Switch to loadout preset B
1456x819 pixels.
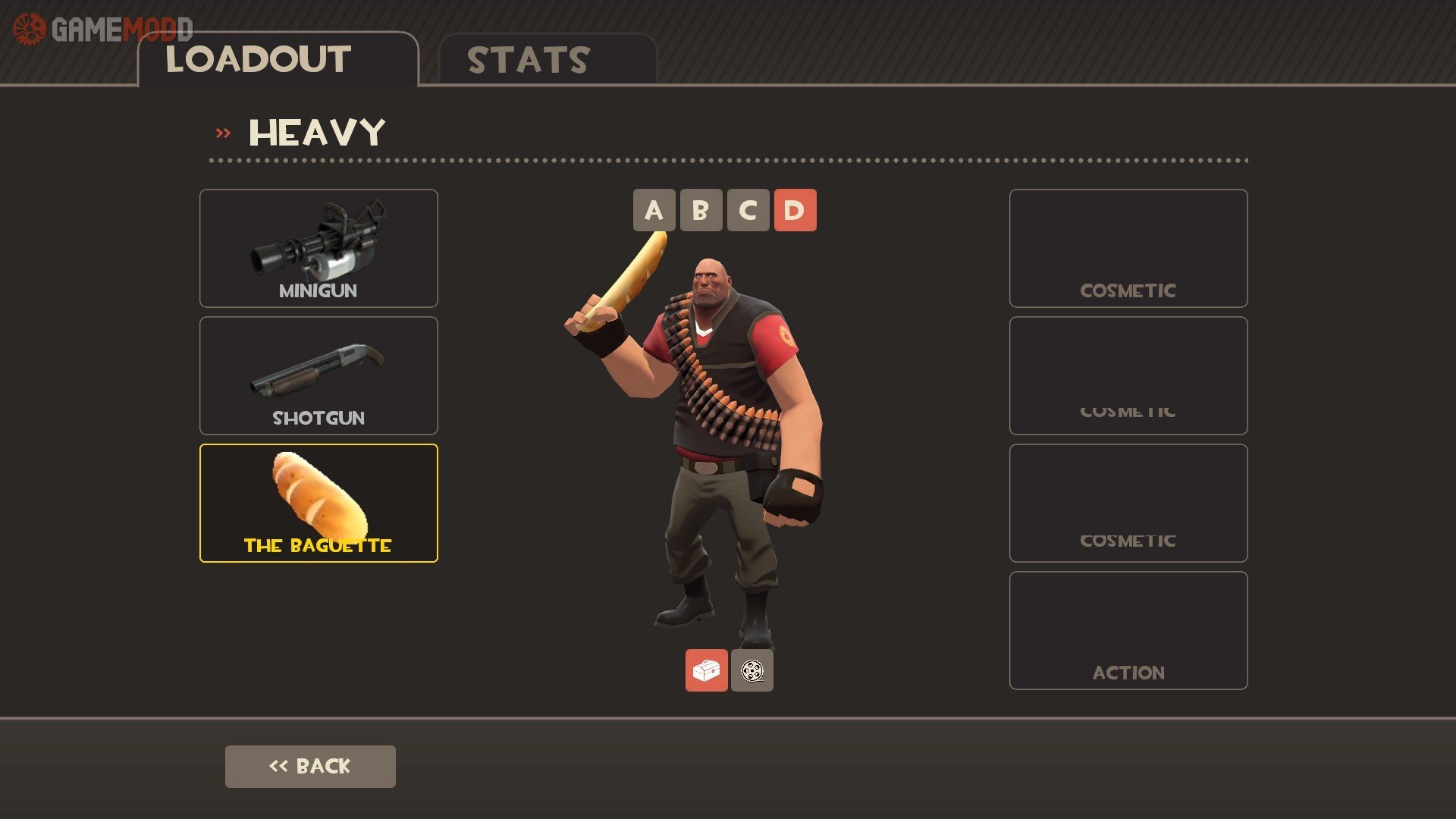coord(701,210)
